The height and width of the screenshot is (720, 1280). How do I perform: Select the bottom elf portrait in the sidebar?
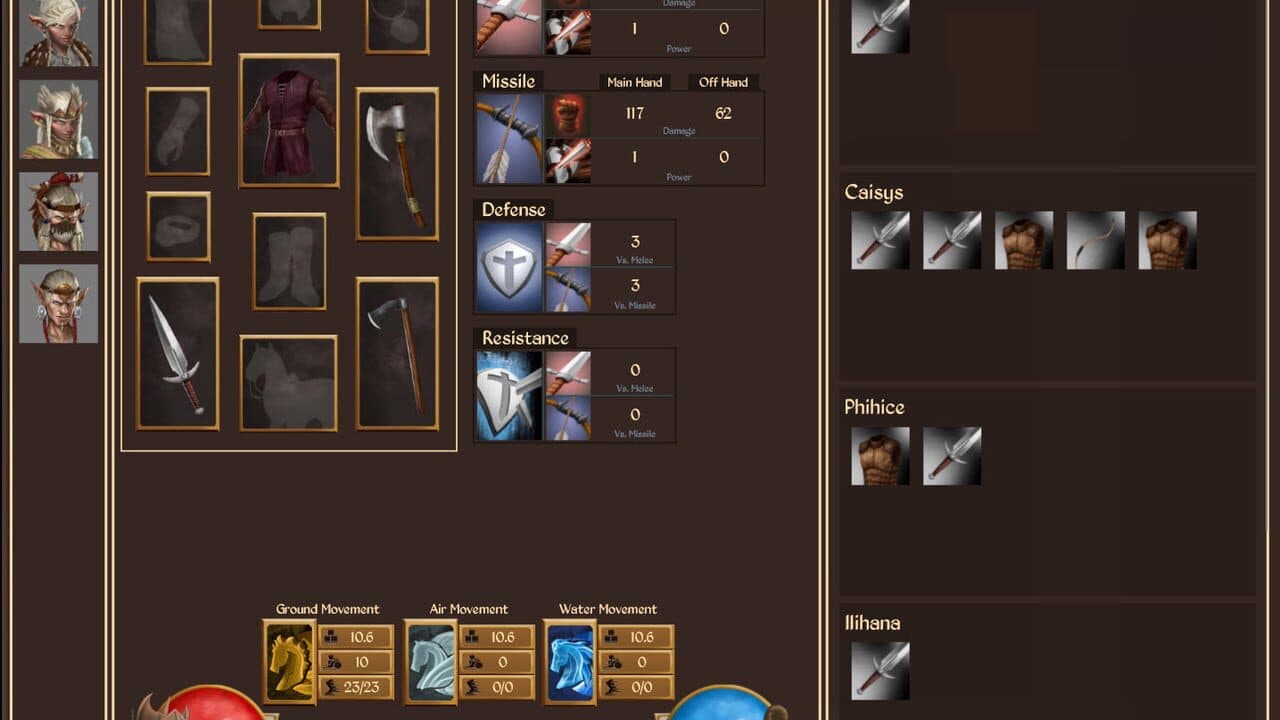coord(57,305)
